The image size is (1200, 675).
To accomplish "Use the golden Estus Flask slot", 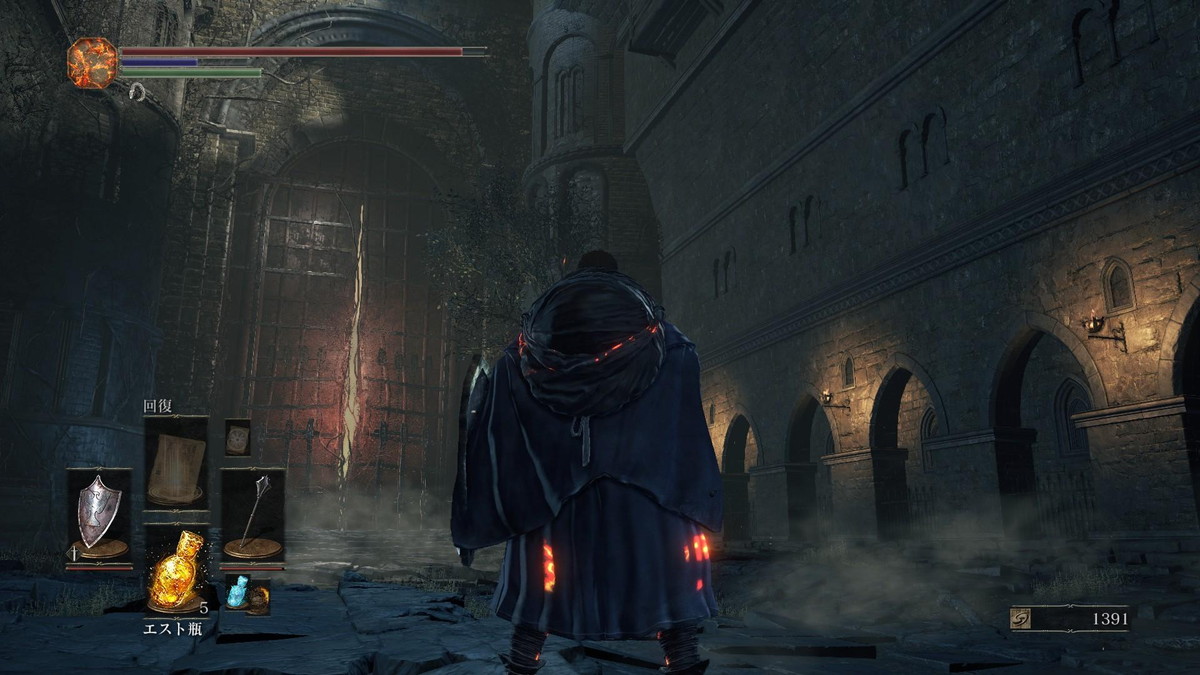I will tap(176, 572).
